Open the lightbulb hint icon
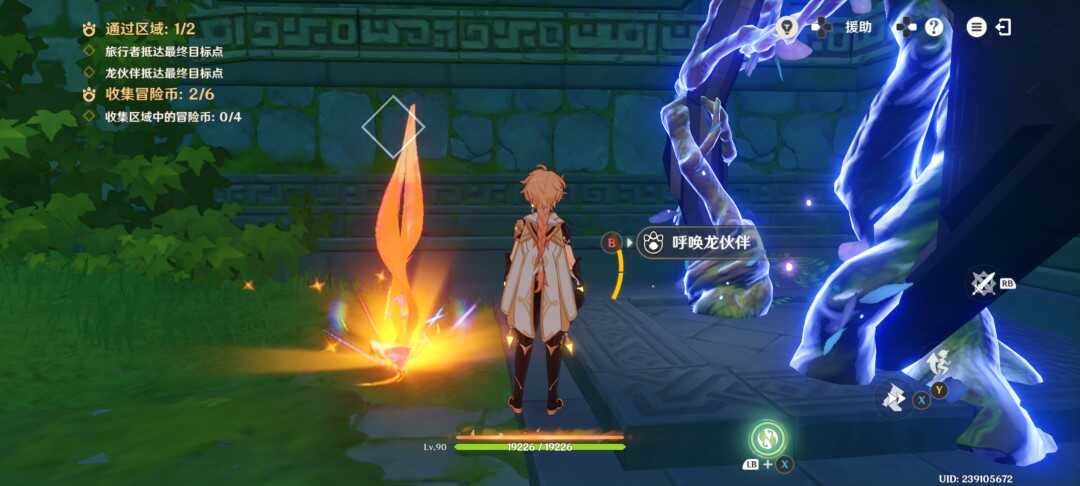The height and width of the screenshot is (486, 1080). pos(786,27)
